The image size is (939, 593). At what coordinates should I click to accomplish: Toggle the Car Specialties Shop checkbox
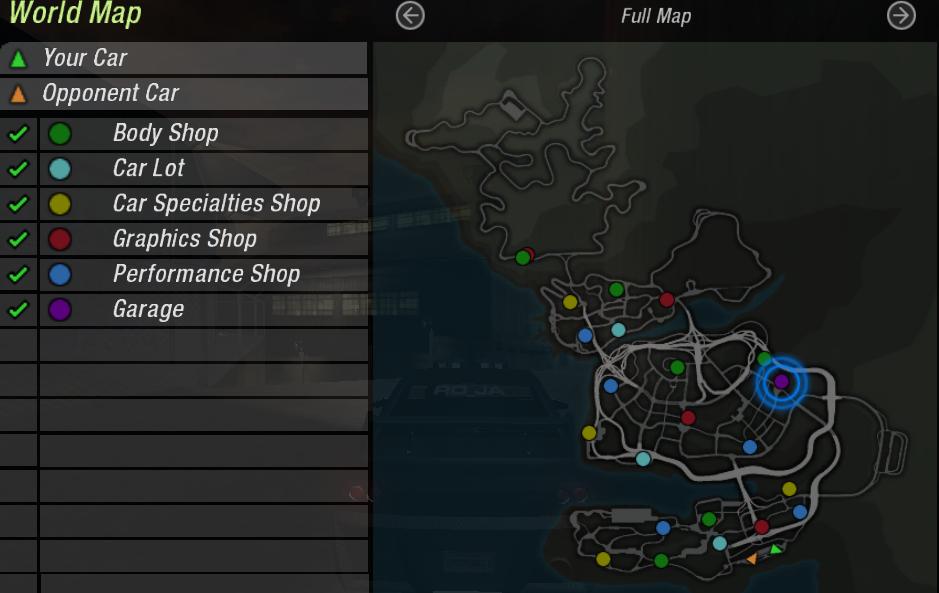[x=17, y=204]
